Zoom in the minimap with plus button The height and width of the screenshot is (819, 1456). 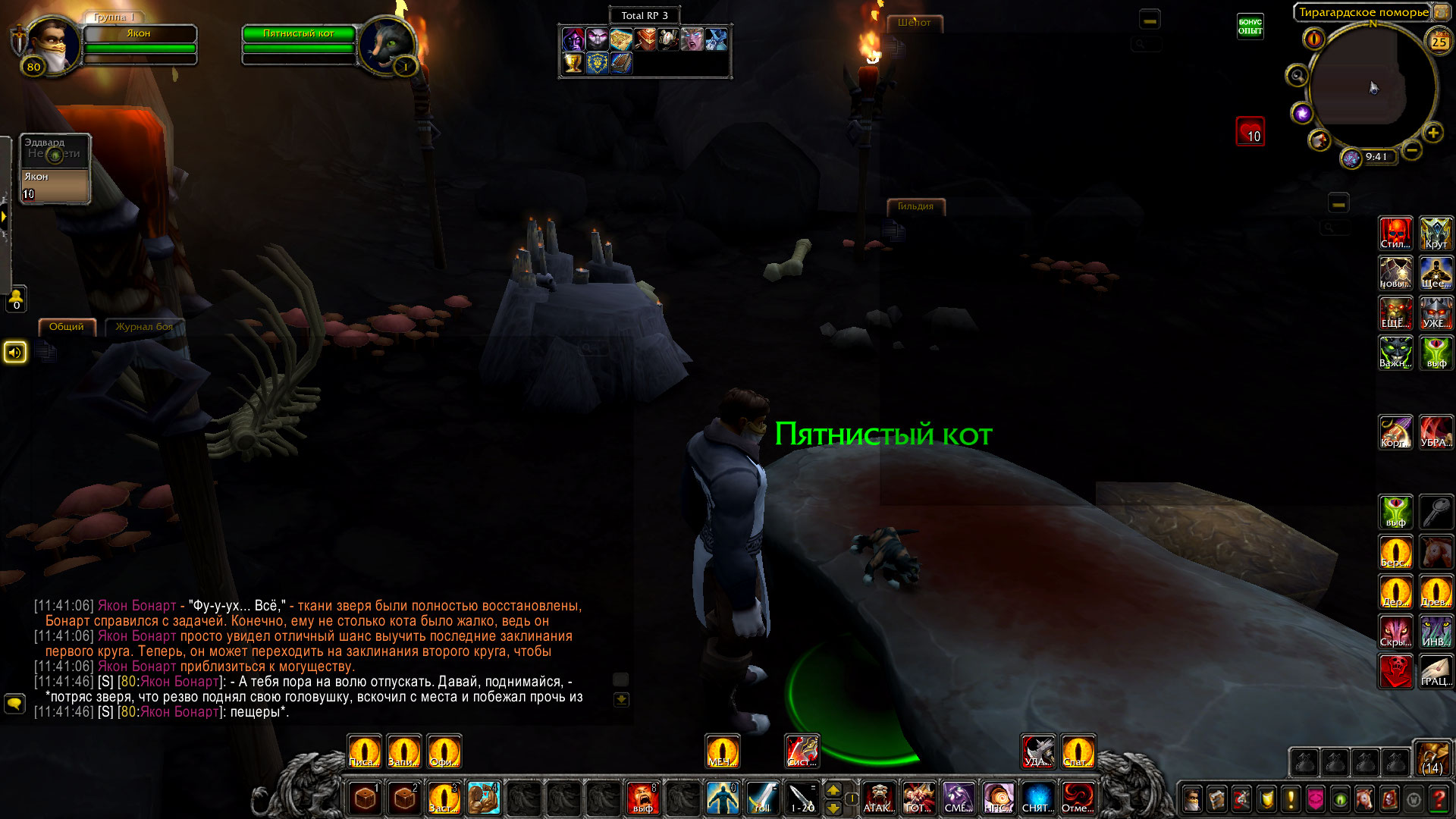pyautogui.click(x=1433, y=133)
